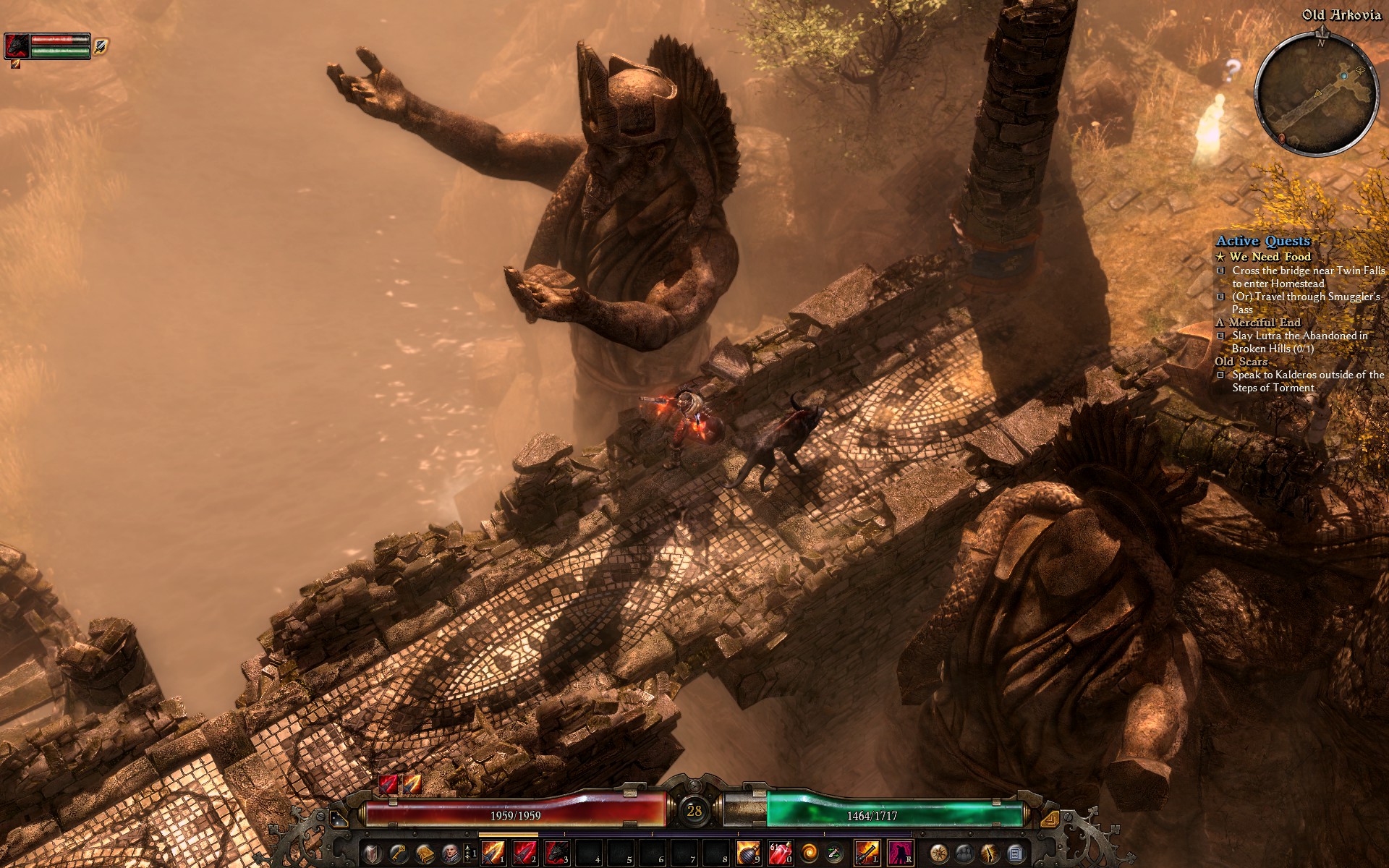Open the orange swirl rift portal
Viewport: 1389px width, 868px height.
810,854
